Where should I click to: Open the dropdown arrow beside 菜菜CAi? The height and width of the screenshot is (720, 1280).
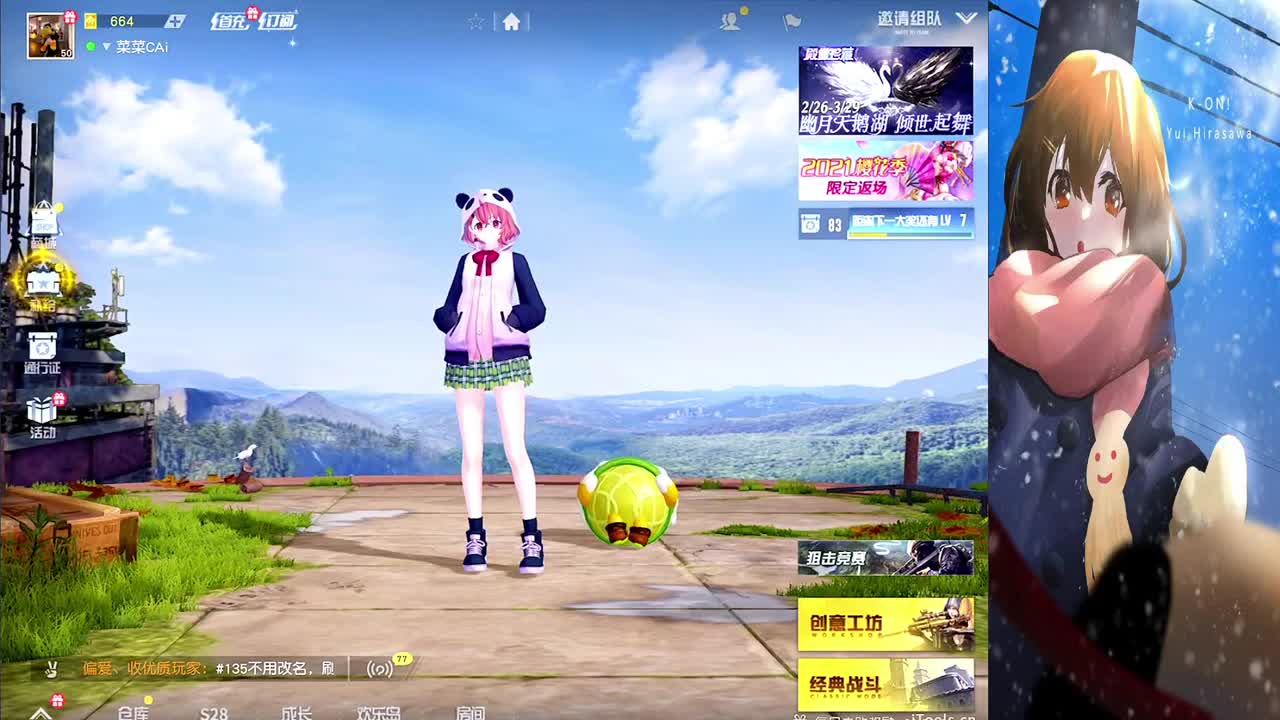(108, 46)
